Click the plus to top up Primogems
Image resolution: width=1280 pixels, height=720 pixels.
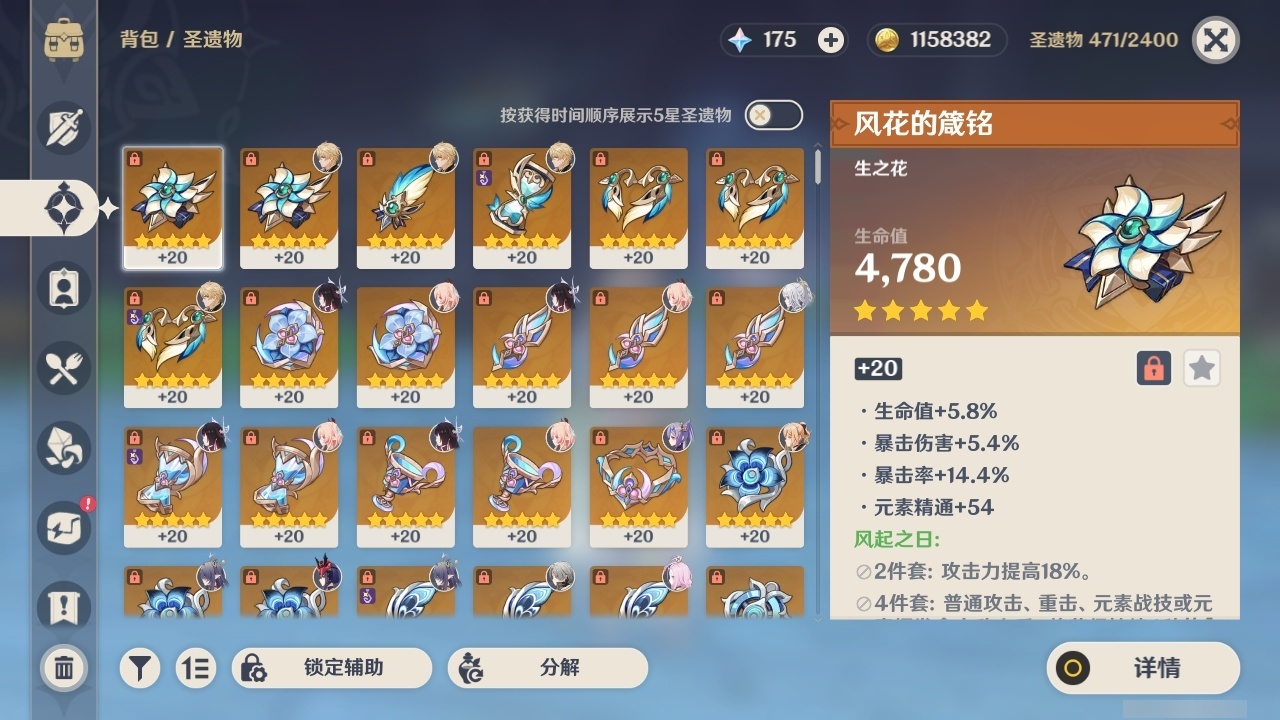pos(830,40)
